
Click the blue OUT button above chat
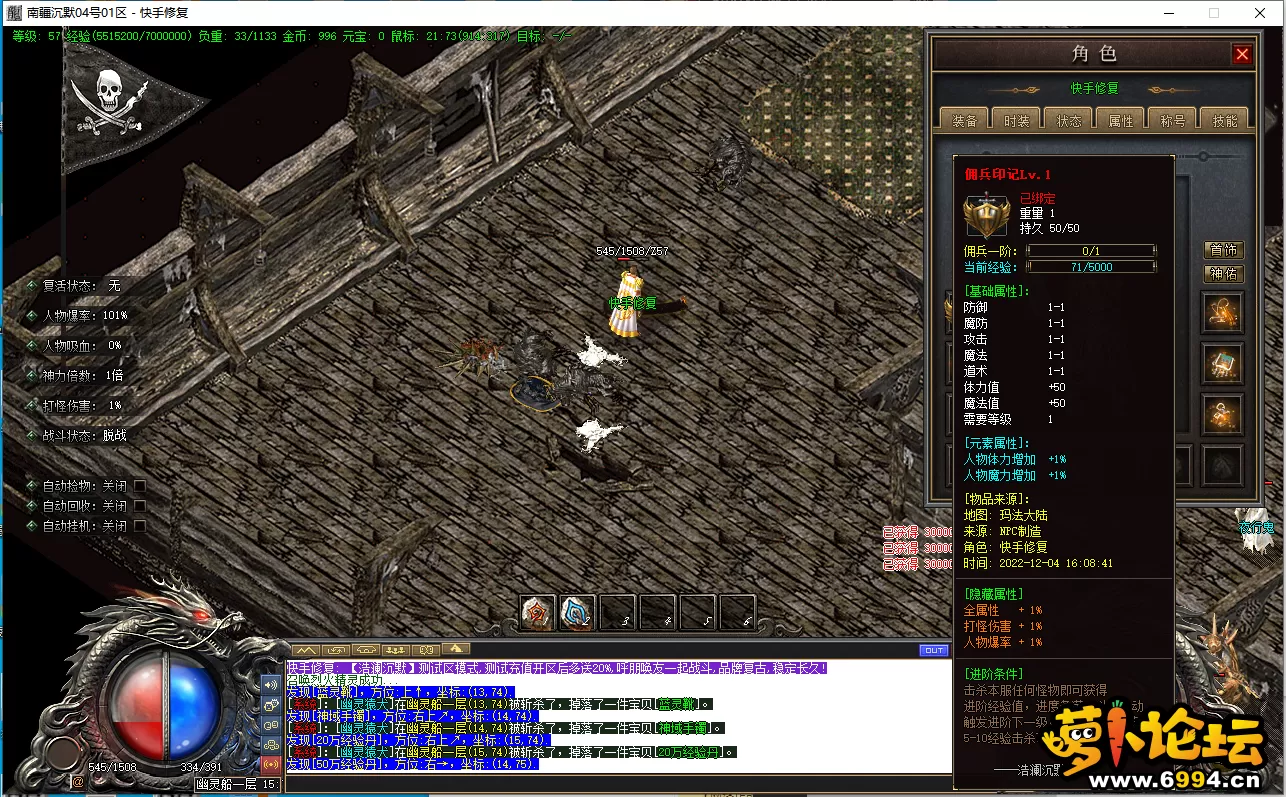933,650
